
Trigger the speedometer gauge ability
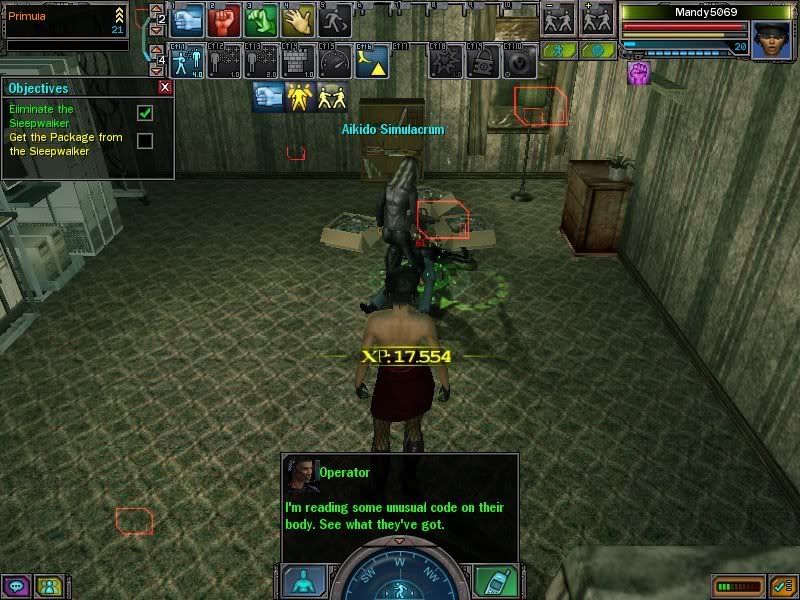pyautogui.click(x=332, y=61)
